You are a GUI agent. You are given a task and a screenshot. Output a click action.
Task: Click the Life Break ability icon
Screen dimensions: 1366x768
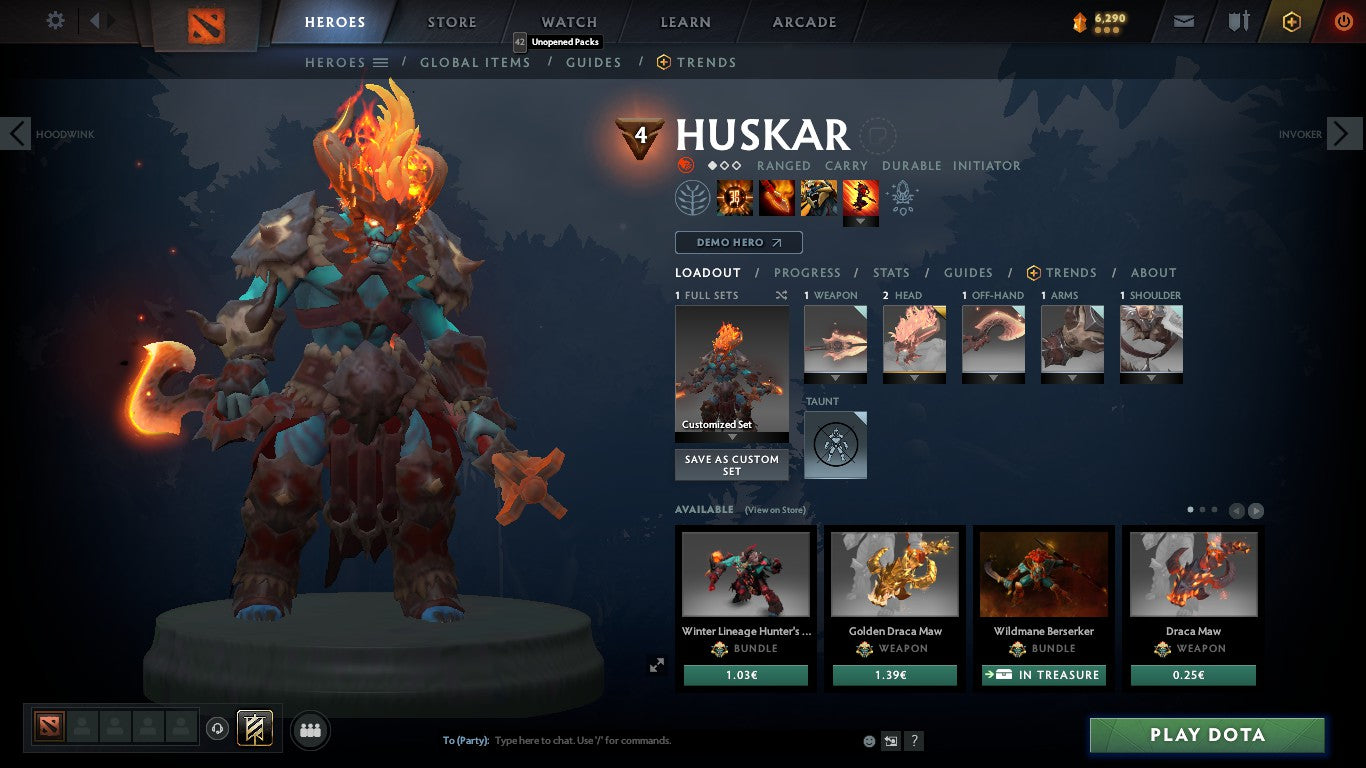coord(860,197)
